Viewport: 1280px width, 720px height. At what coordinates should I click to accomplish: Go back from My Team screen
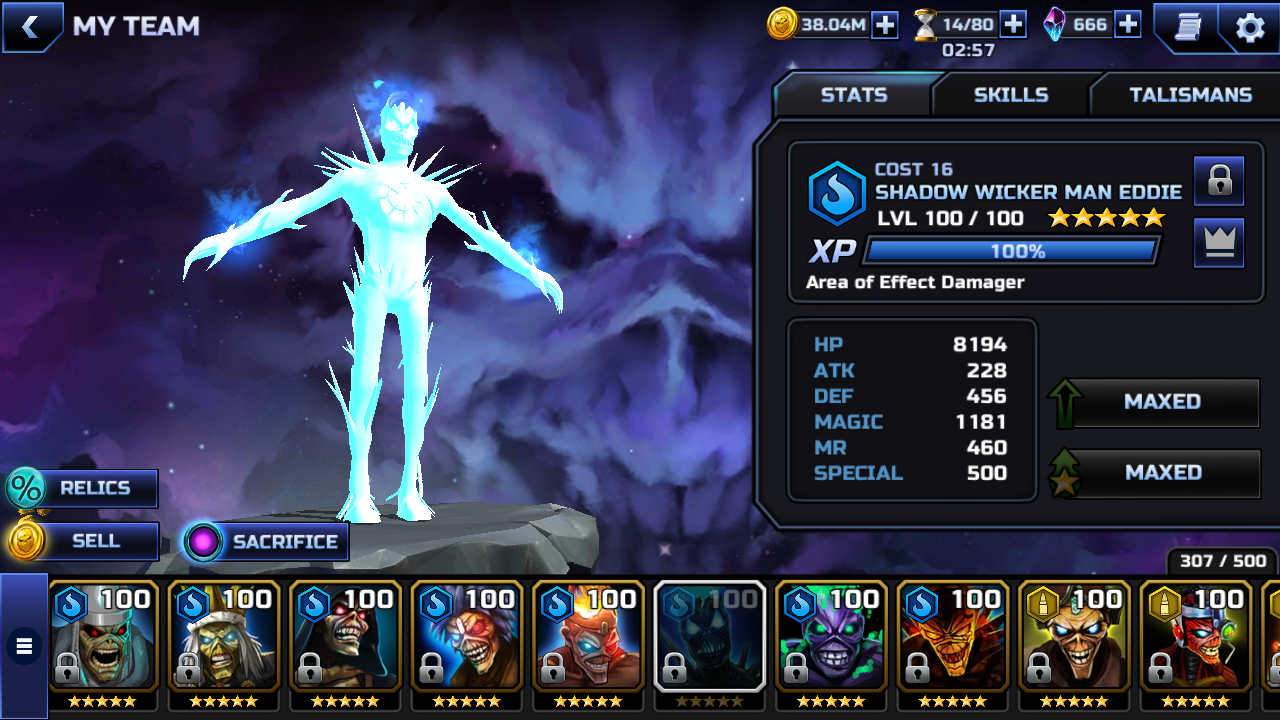(x=30, y=27)
